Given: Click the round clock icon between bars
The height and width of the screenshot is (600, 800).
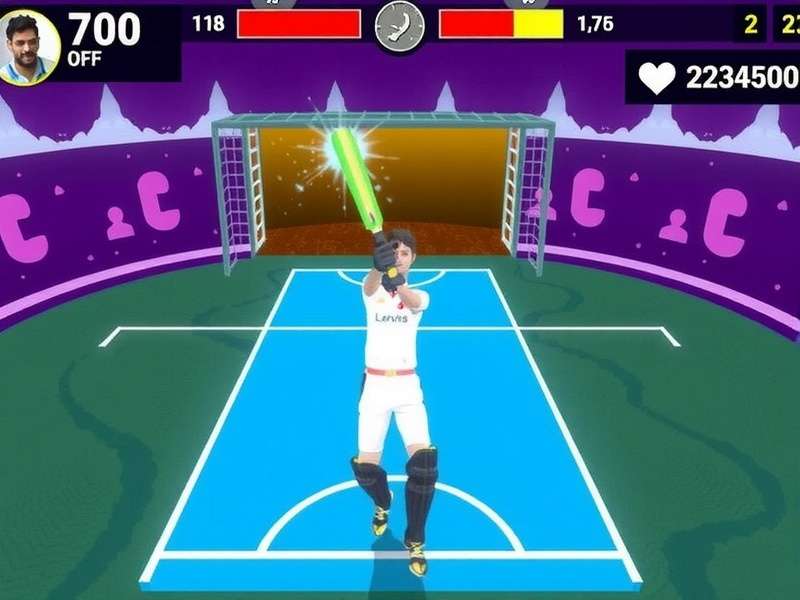Looking at the screenshot, I should coord(399,25).
